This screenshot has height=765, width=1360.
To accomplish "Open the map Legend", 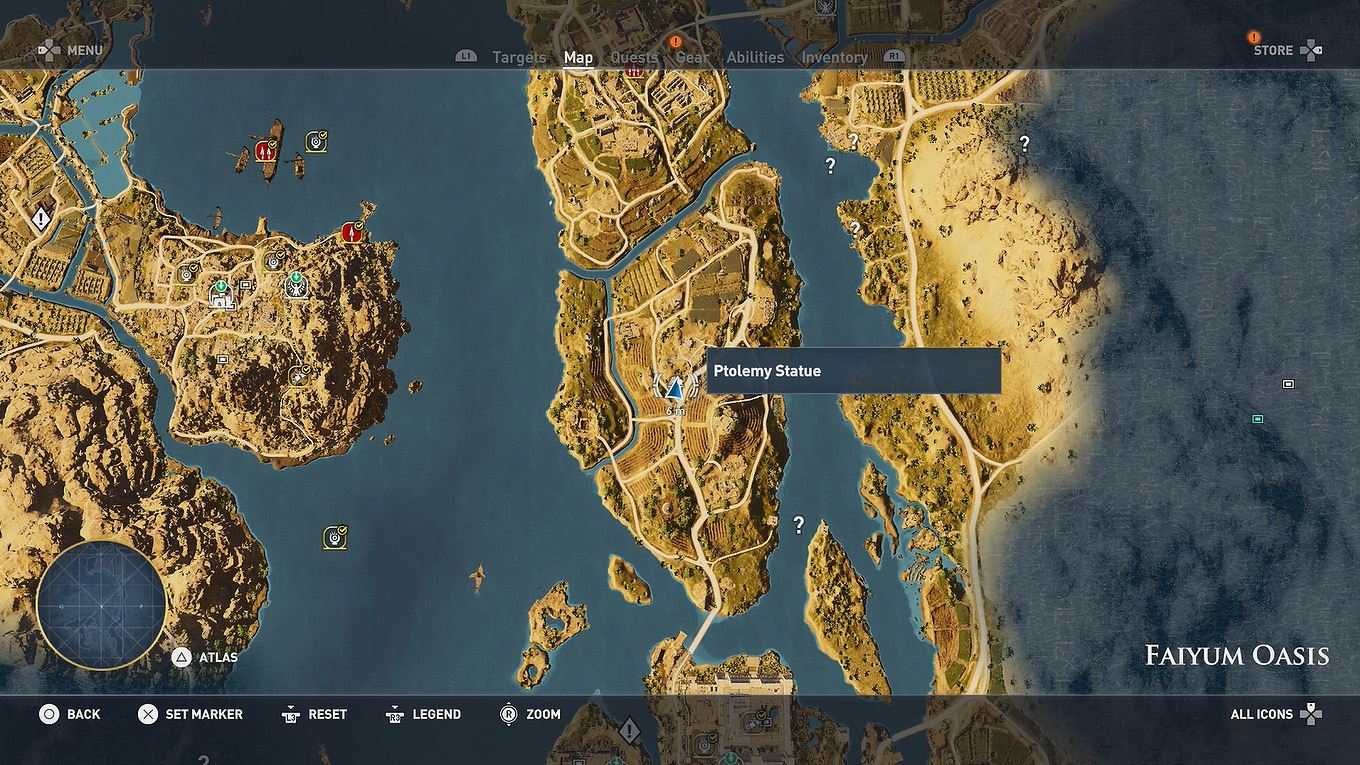I will pos(435,714).
